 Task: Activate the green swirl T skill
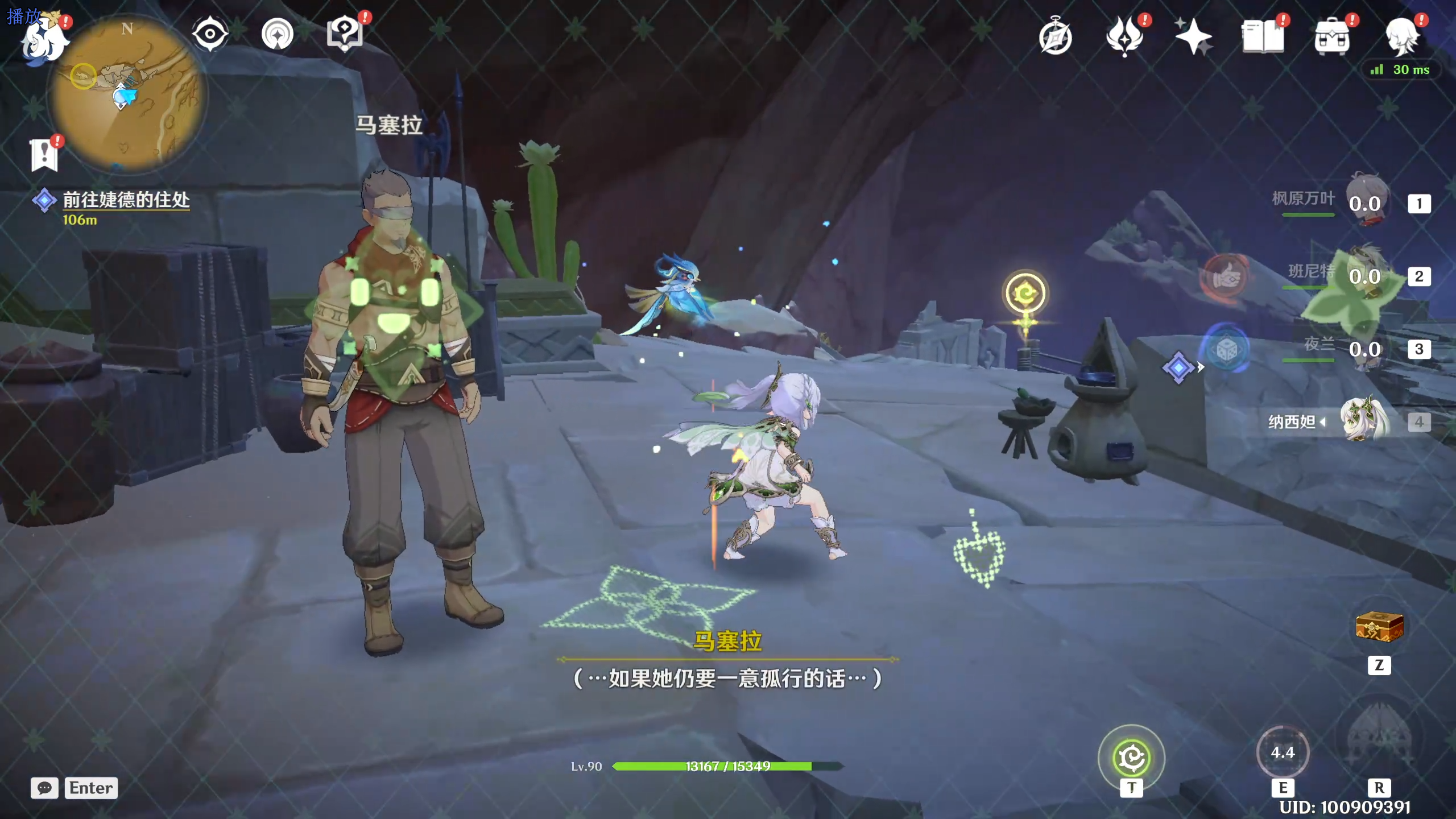click(1131, 758)
